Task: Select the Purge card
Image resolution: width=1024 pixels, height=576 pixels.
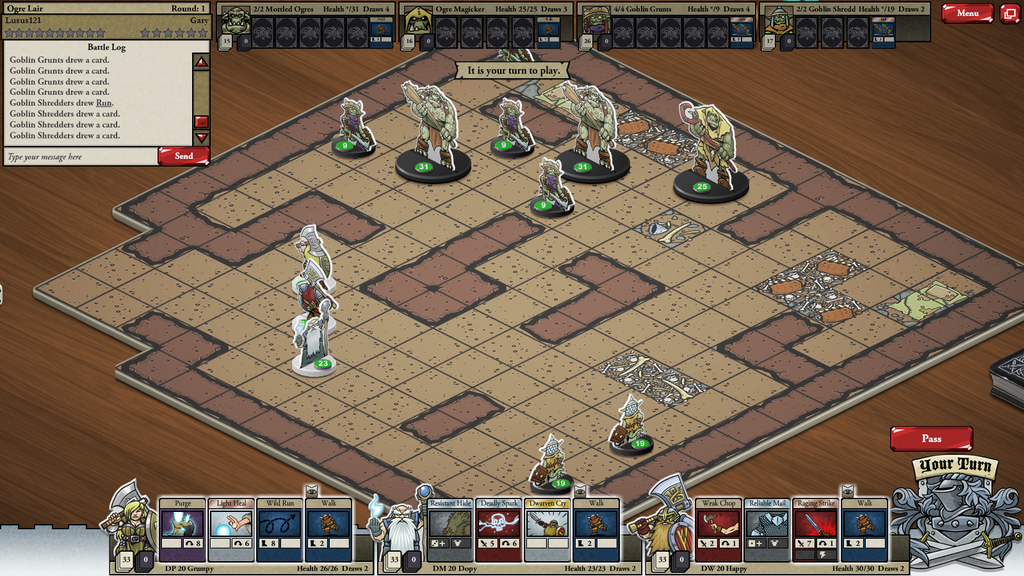Action: pos(182,529)
